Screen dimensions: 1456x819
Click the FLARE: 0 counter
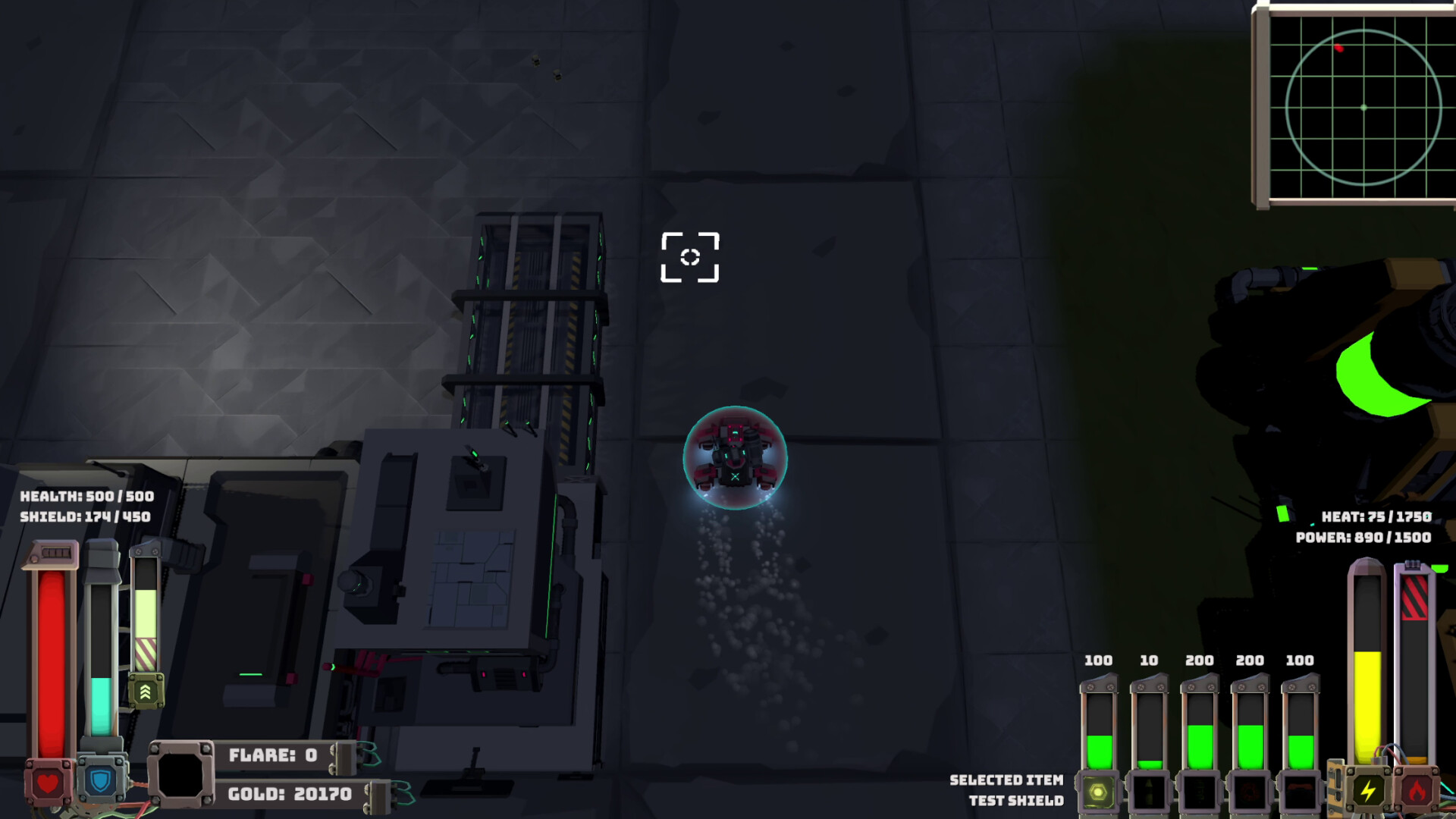273,755
